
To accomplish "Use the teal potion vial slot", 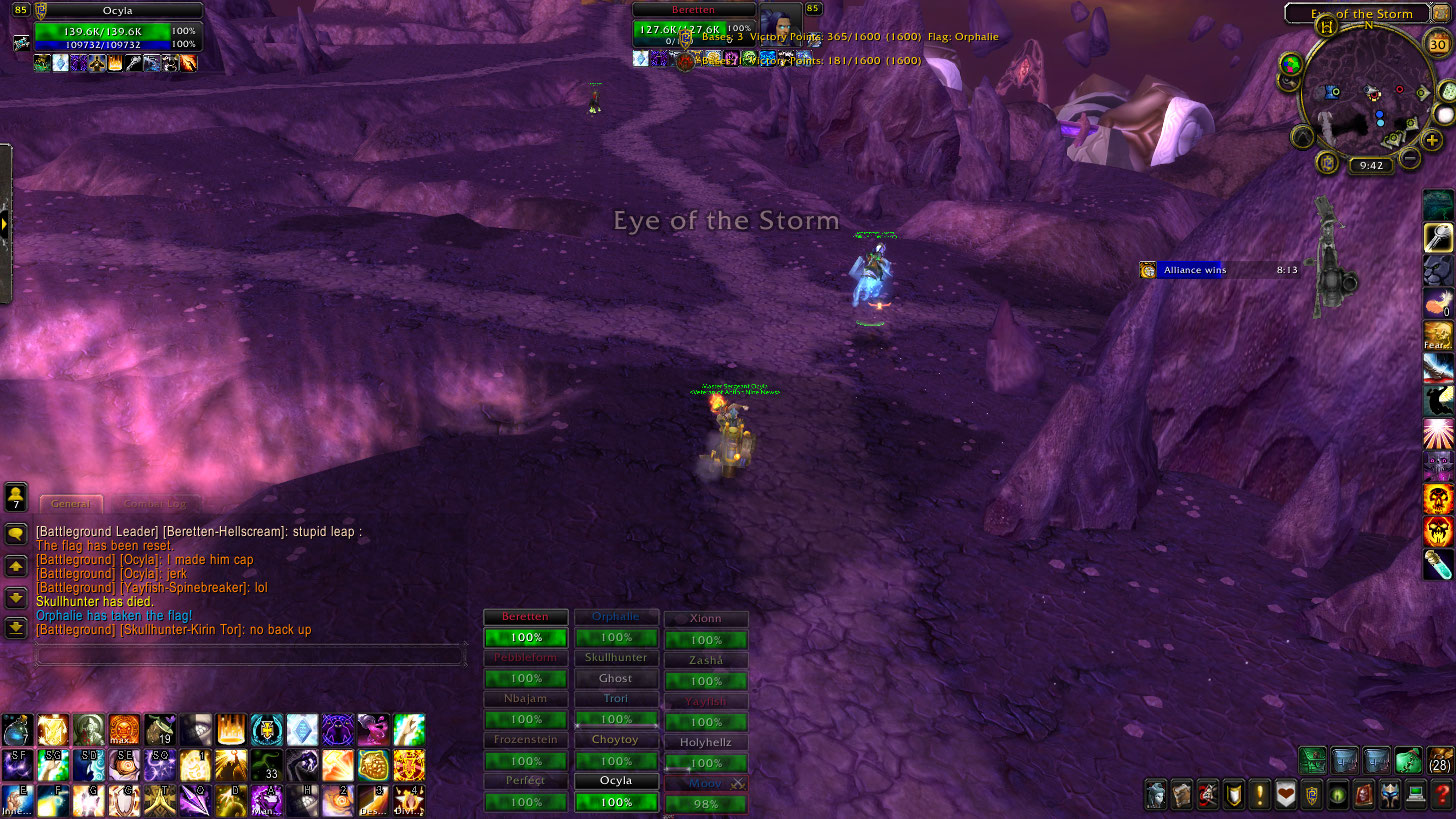I will coord(1438,564).
